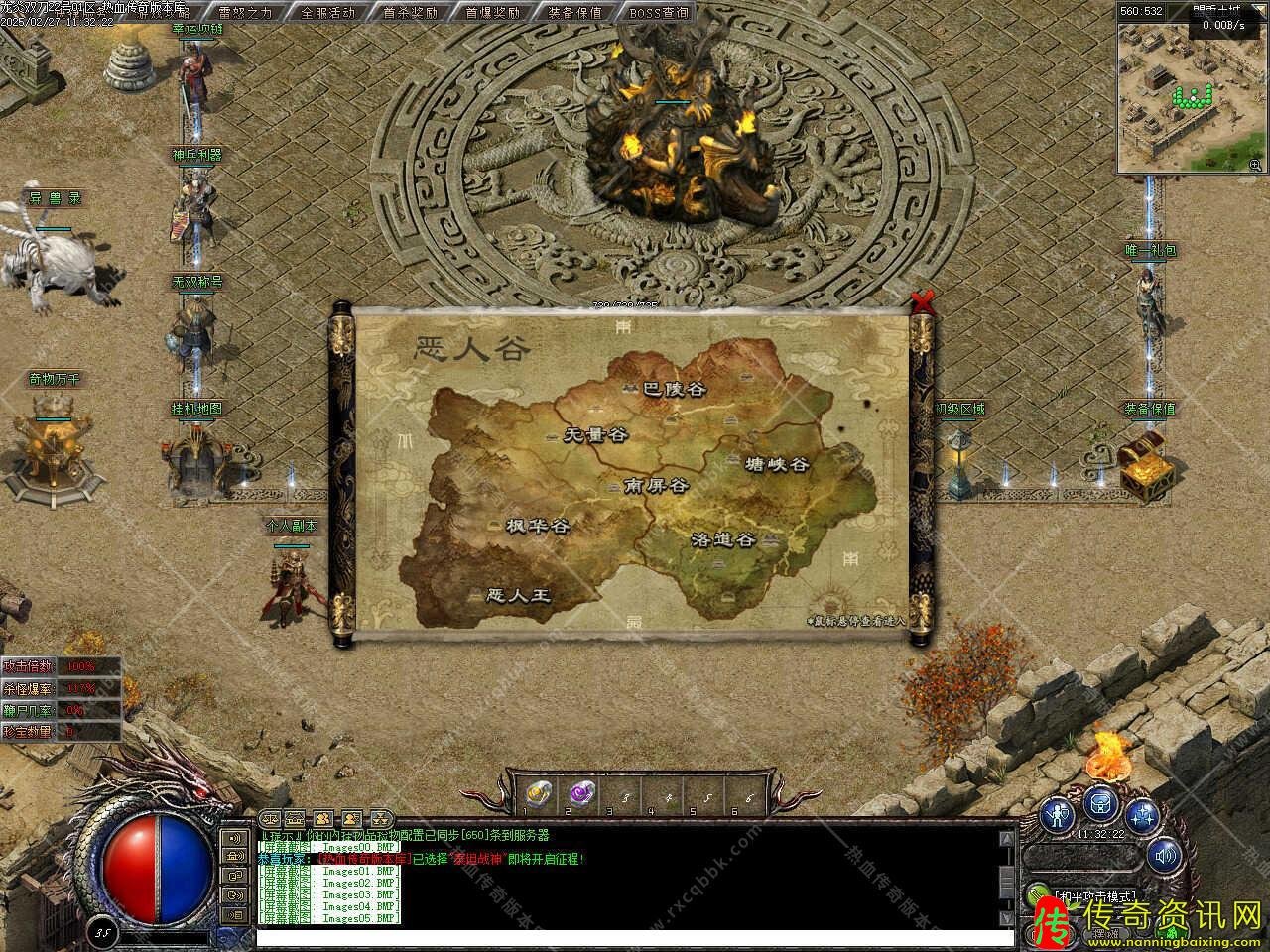
Task: Use the purple scroll in hotbar slot 2
Action: pos(579,792)
